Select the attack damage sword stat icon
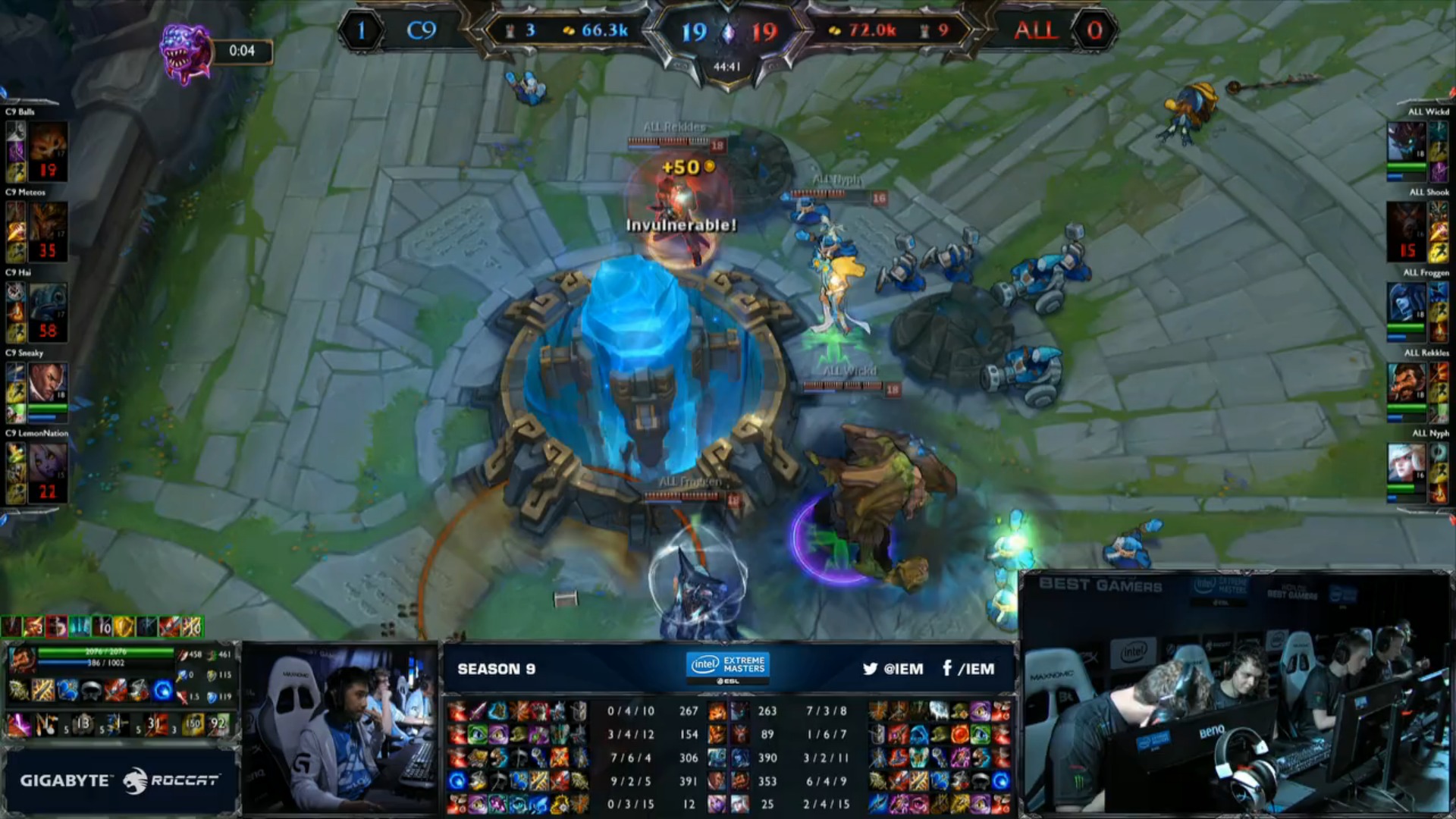Viewport: 1456px width, 819px height. (x=184, y=654)
